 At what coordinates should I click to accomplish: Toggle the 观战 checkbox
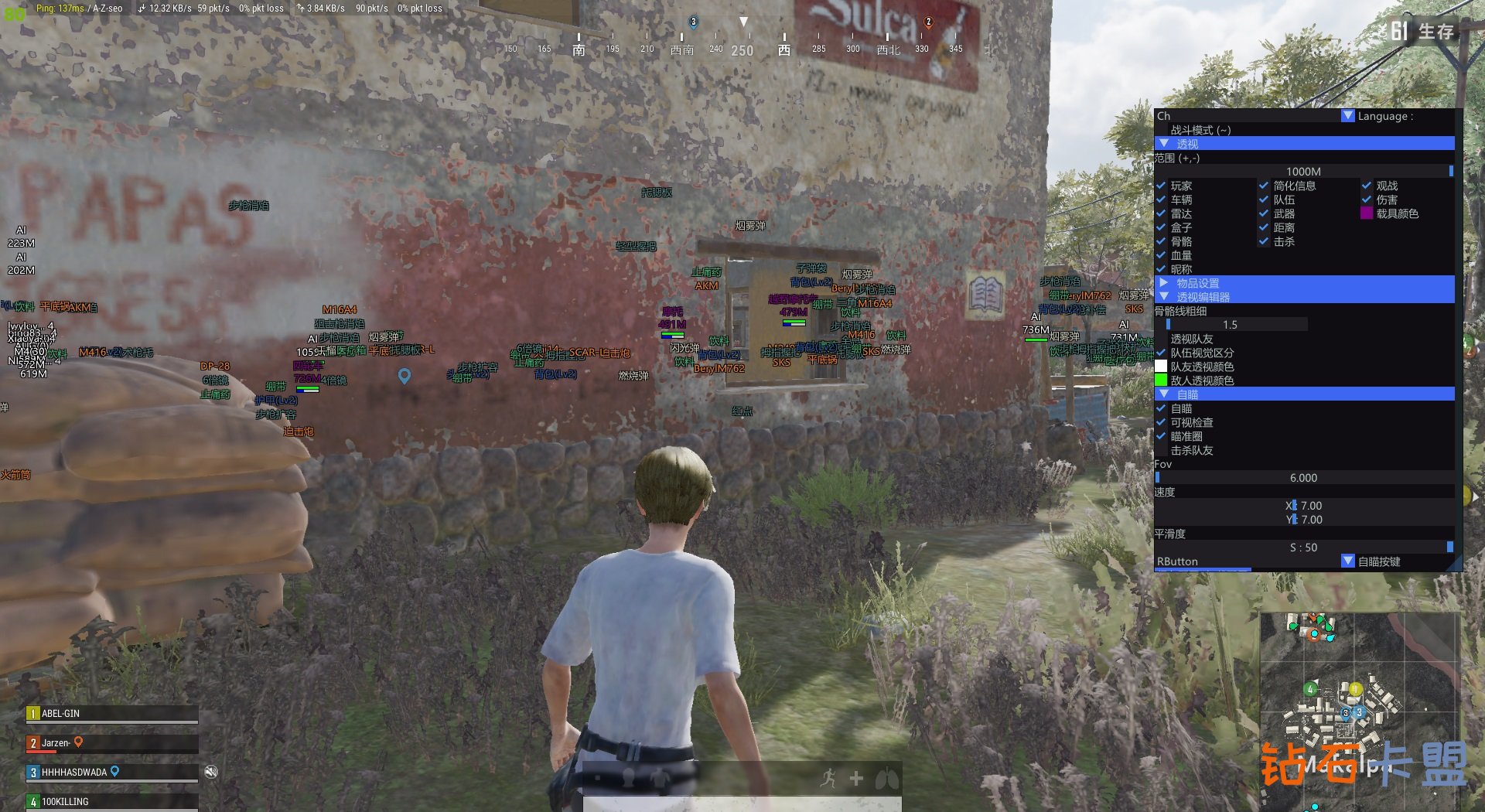pos(1367,186)
